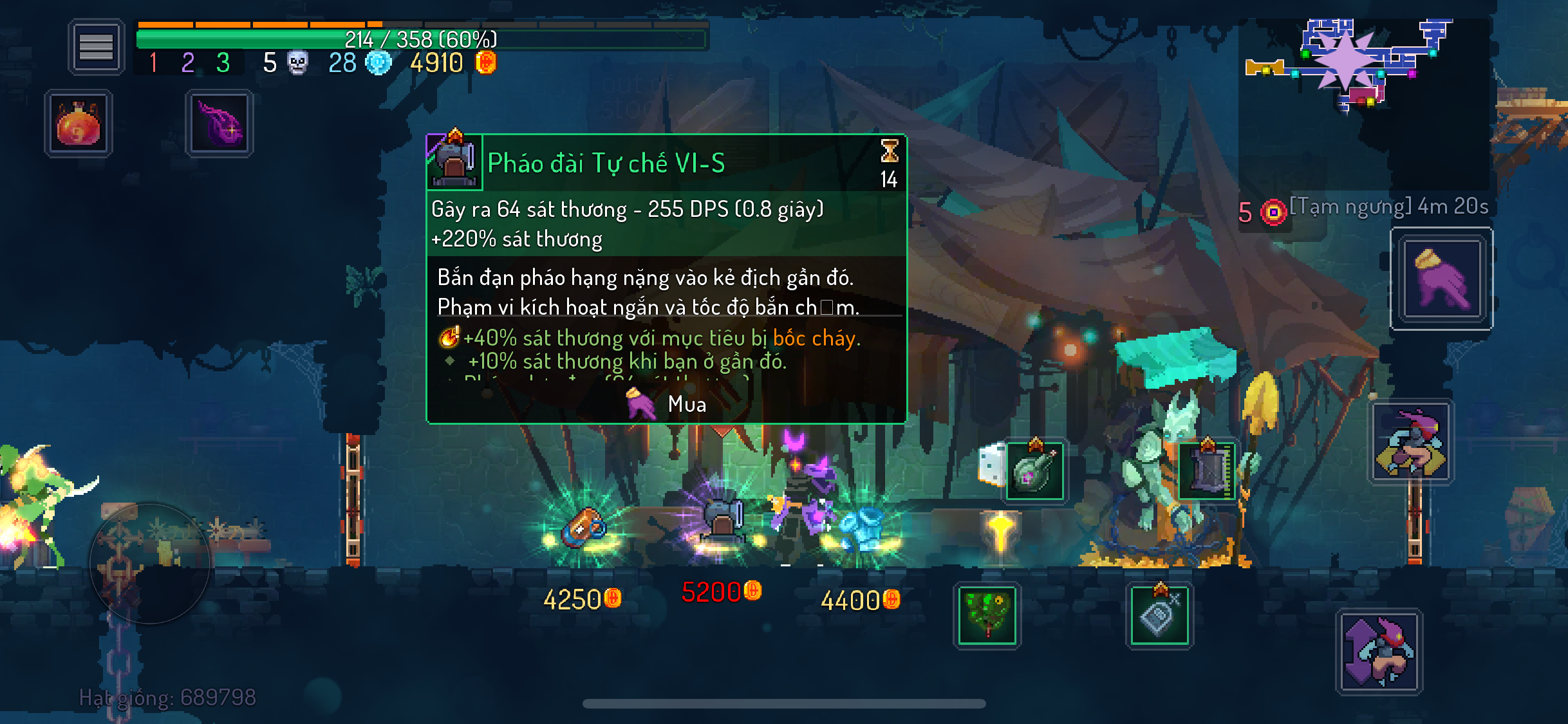
Task: Activate the purple flame skill icon
Action: 219,124
